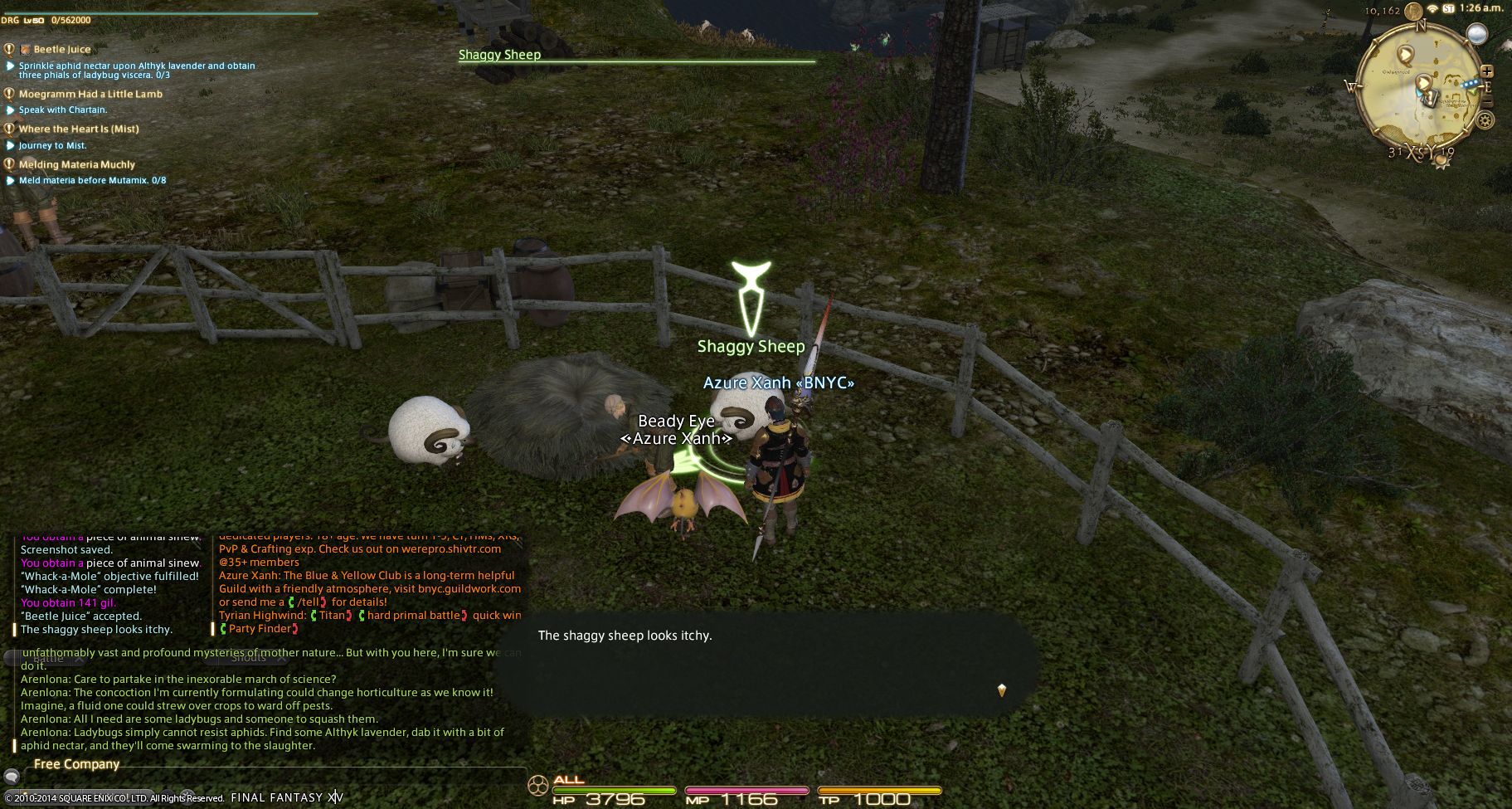Click the weather icon beside the minimap
1512x809 pixels.
click(1476, 34)
